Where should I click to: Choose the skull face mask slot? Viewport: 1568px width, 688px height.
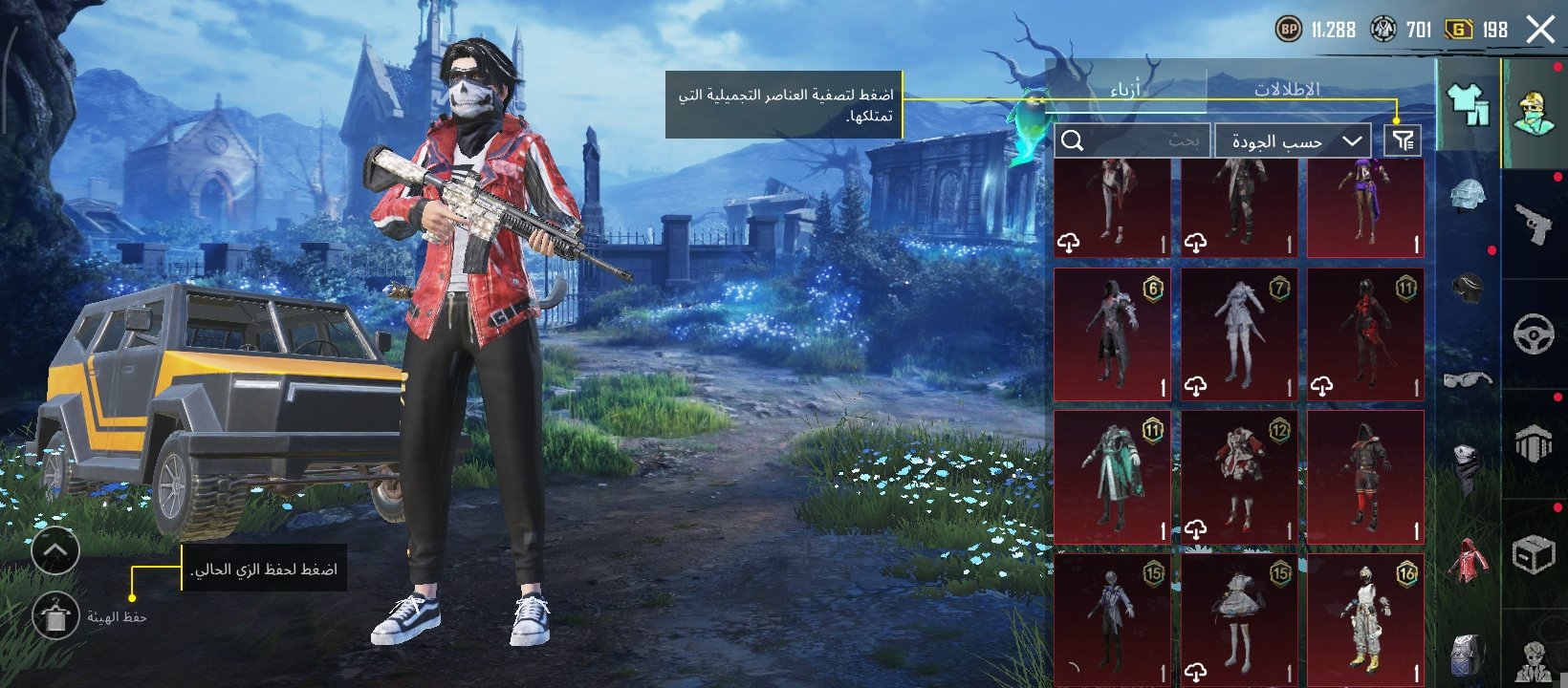tap(1468, 465)
